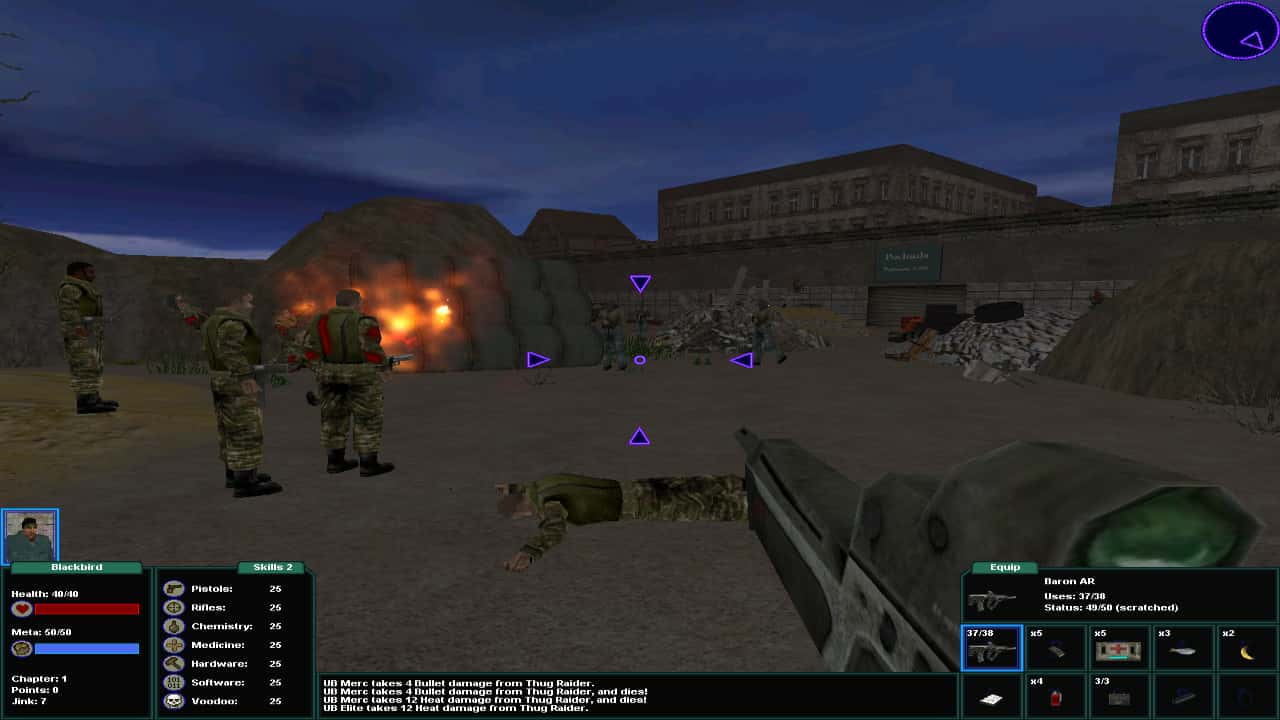The width and height of the screenshot is (1280, 720).
Task: Click the red Health bar
Action: pos(88,606)
